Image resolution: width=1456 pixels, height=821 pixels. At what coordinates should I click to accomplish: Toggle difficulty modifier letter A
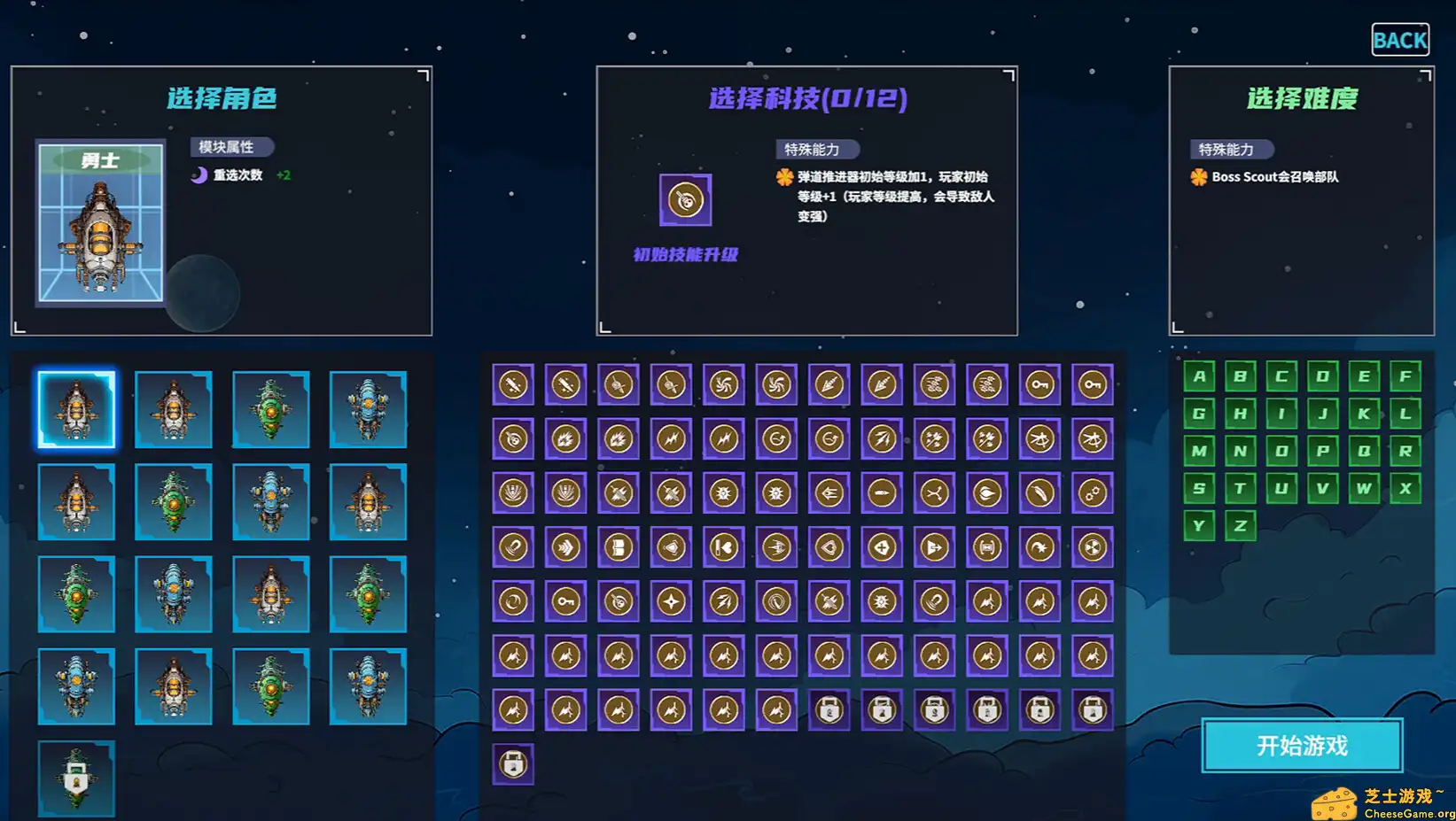tap(1200, 376)
